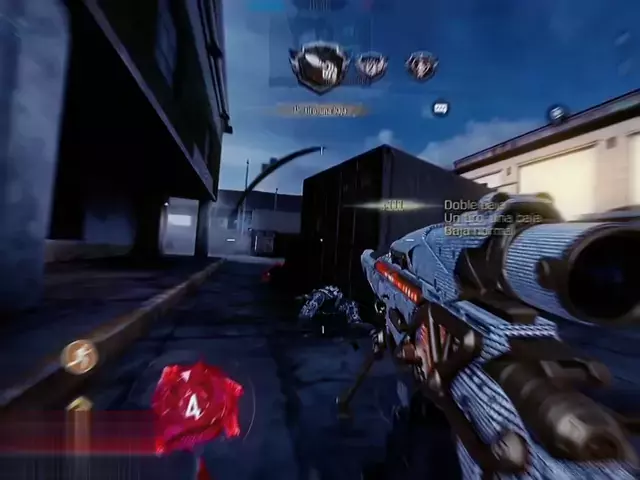Image resolution: width=640 pixels, height=480 pixels.
Task: Click the largest kill medal emblem
Action: (x=319, y=66)
